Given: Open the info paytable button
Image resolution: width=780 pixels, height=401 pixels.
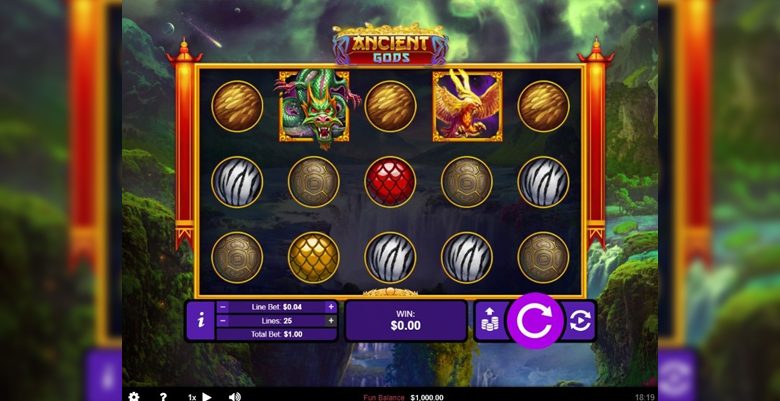Looking at the screenshot, I should pyautogui.click(x=201, y=321).
